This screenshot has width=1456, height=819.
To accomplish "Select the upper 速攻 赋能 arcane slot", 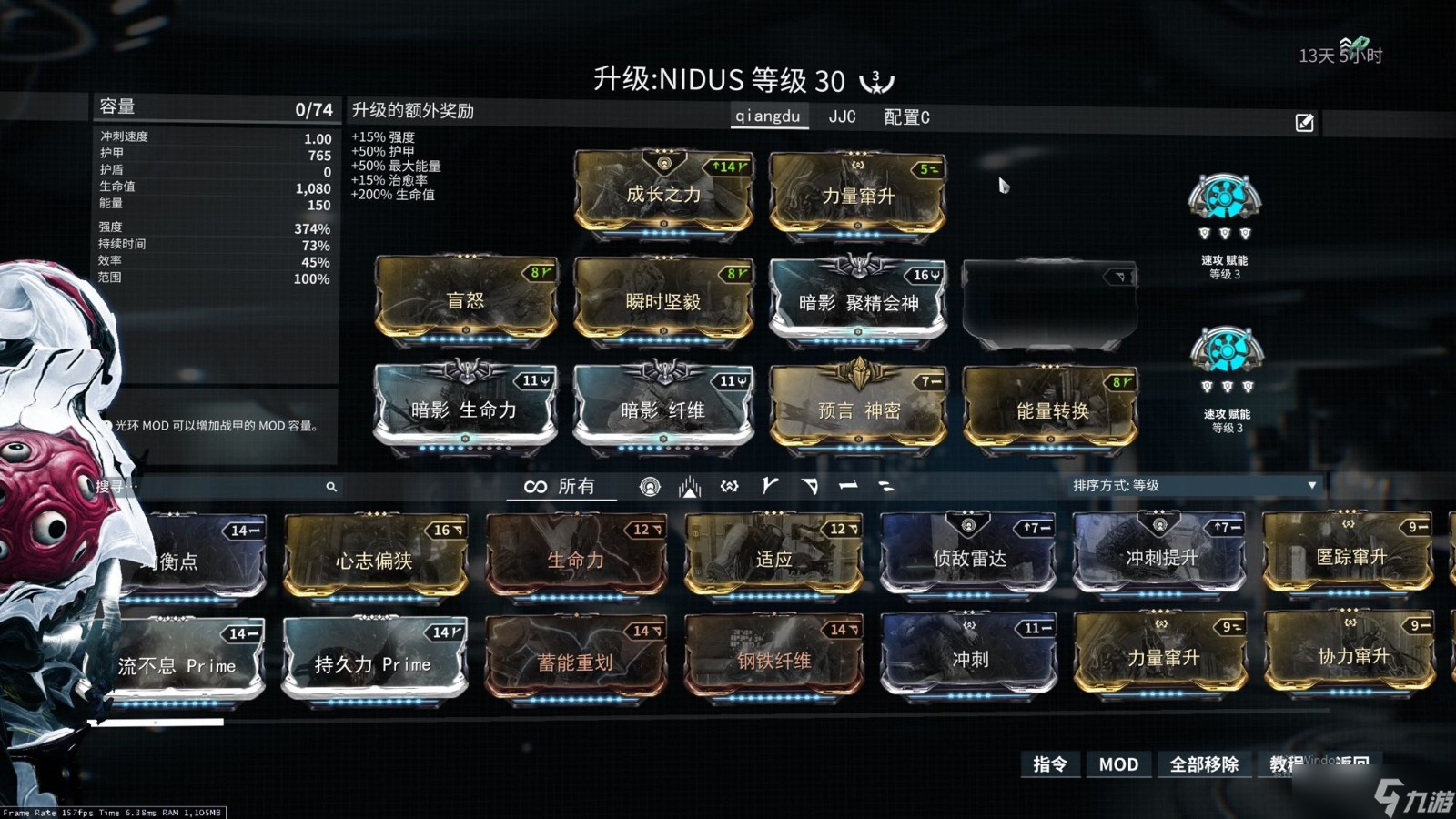I will tap(1225, 200).
